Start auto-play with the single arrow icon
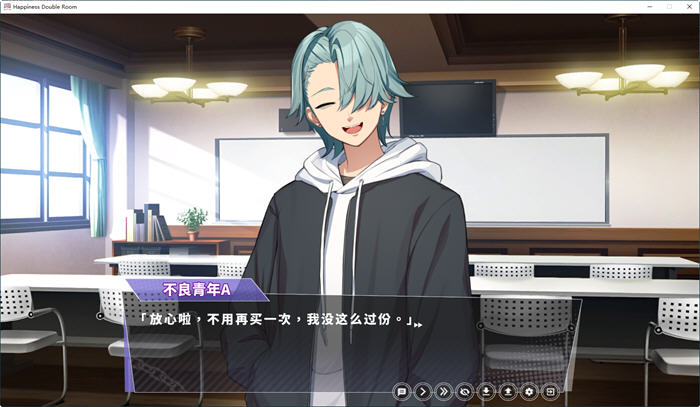The height and width of the screenshot is (407, 700). click(x=423, y=392)
